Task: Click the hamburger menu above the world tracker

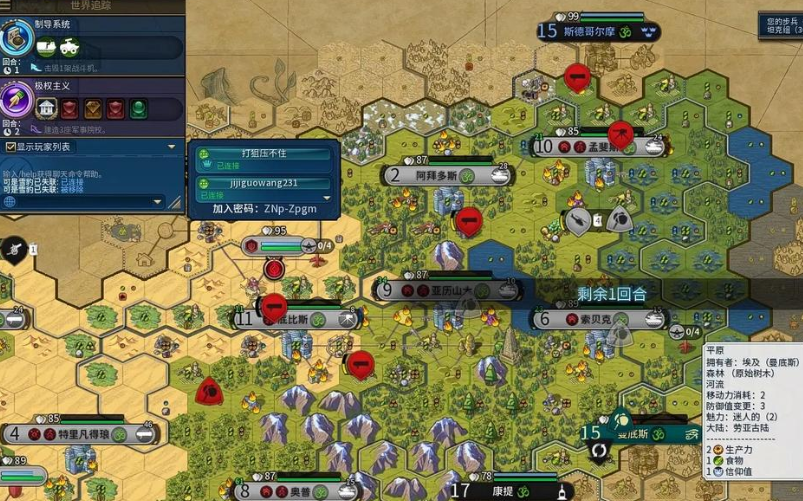Action: [9, 5]
